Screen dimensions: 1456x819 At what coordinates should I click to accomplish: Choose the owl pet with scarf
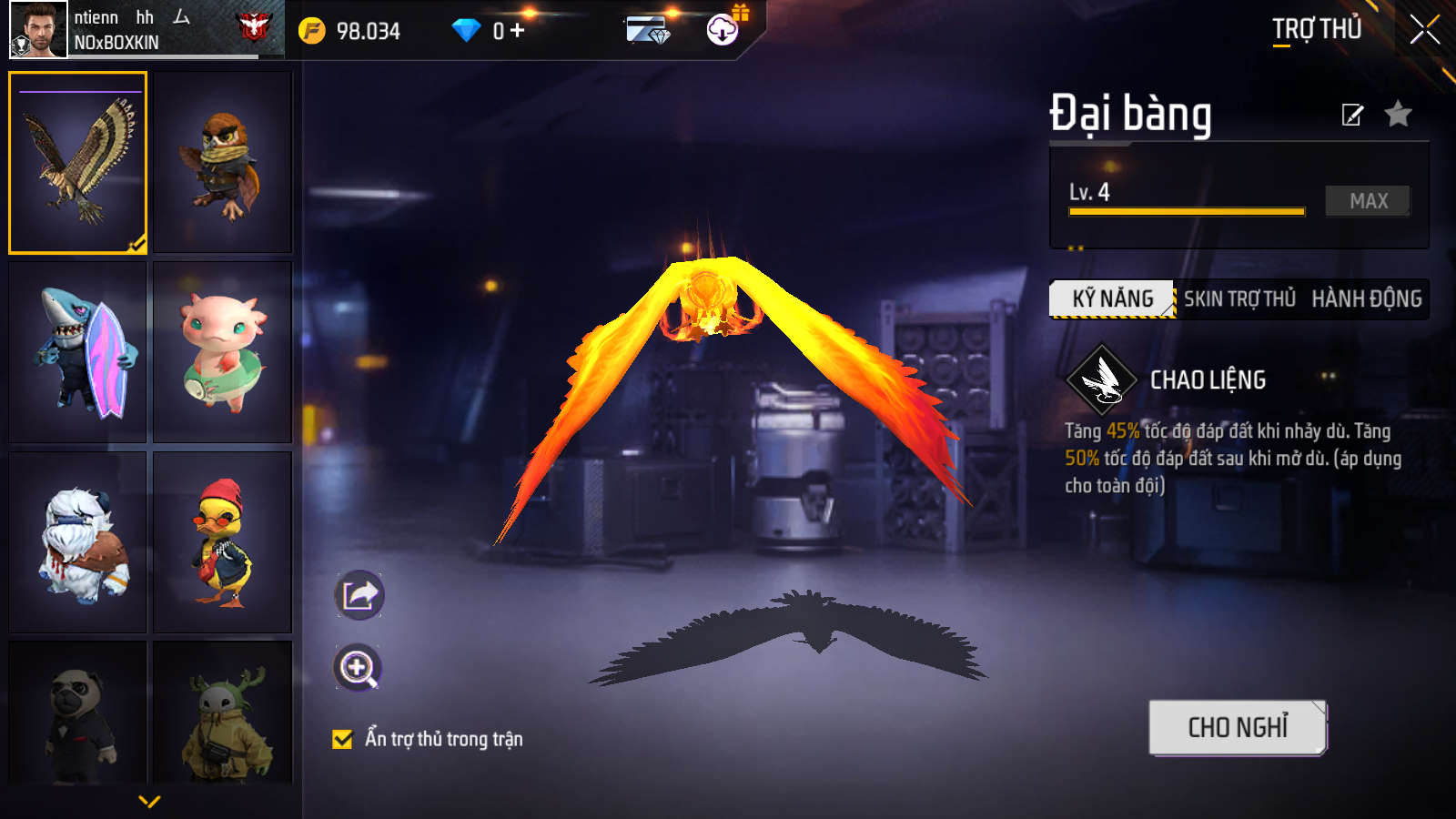(x=222, y=162)
